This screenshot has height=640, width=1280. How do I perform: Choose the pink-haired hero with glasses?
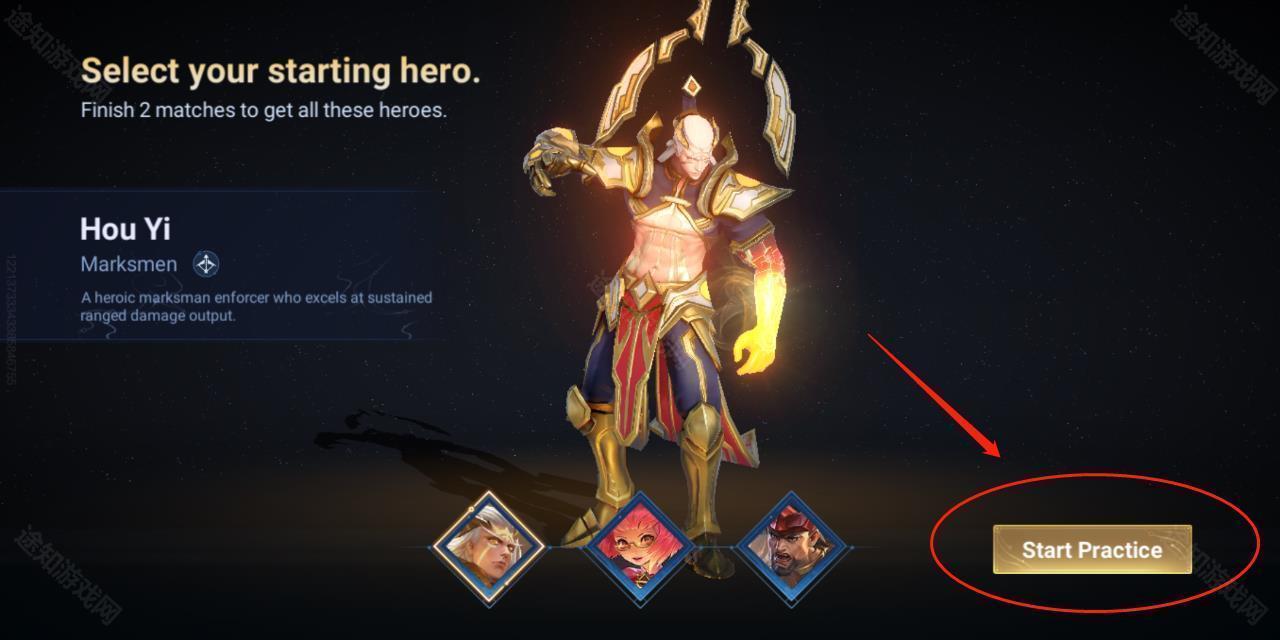pyautogui.click(x=640, y=547)
